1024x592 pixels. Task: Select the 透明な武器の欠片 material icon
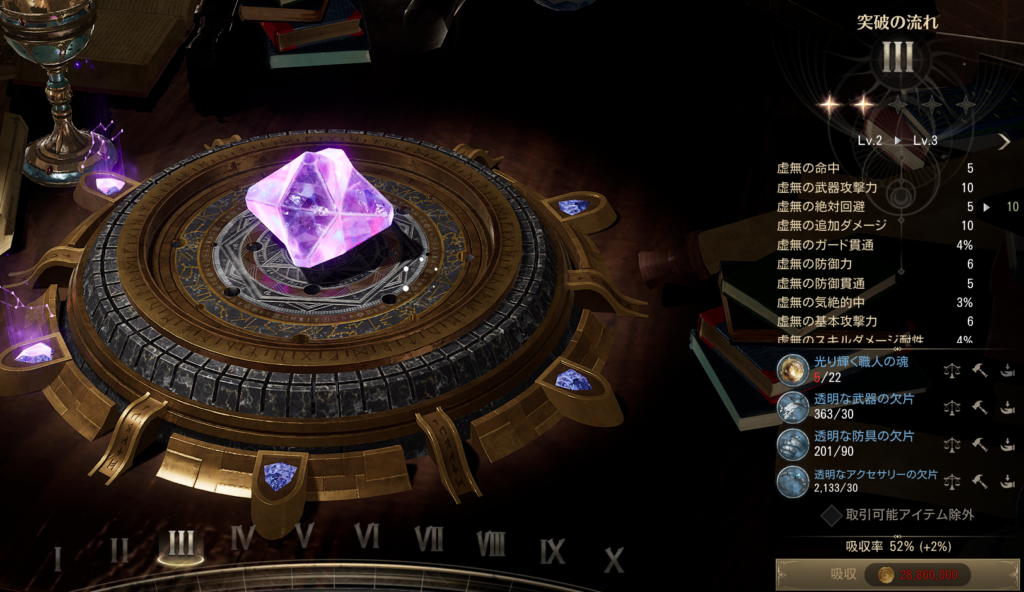[793, 407]
